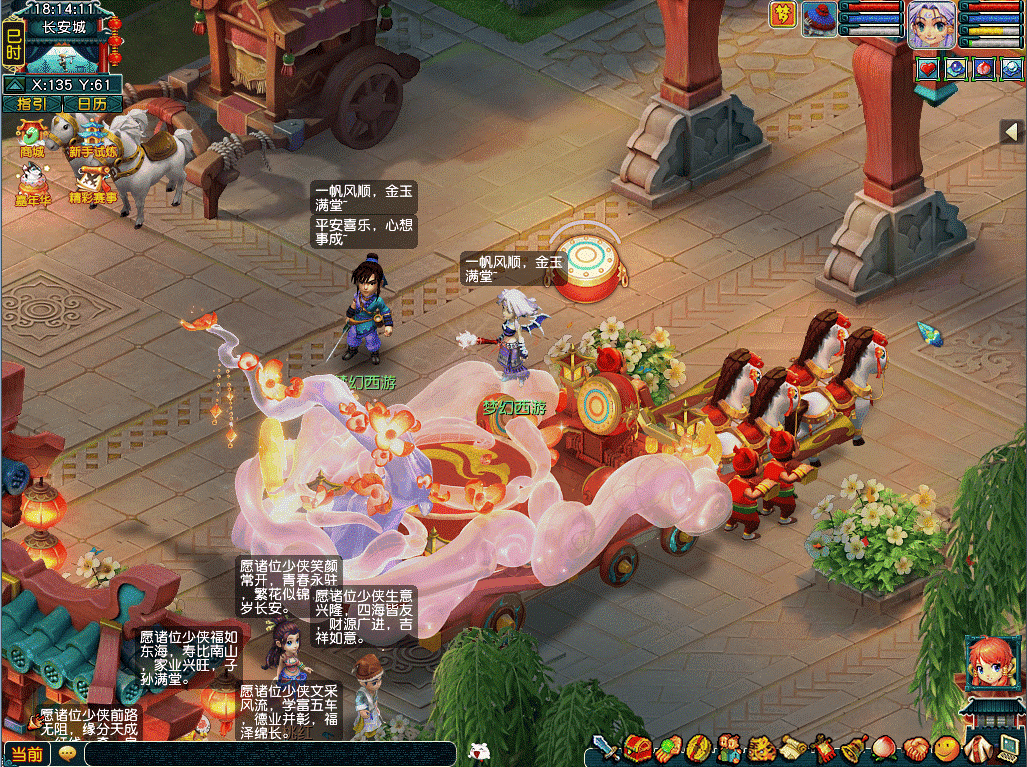Click the sword attack icon

coord(606,748)
